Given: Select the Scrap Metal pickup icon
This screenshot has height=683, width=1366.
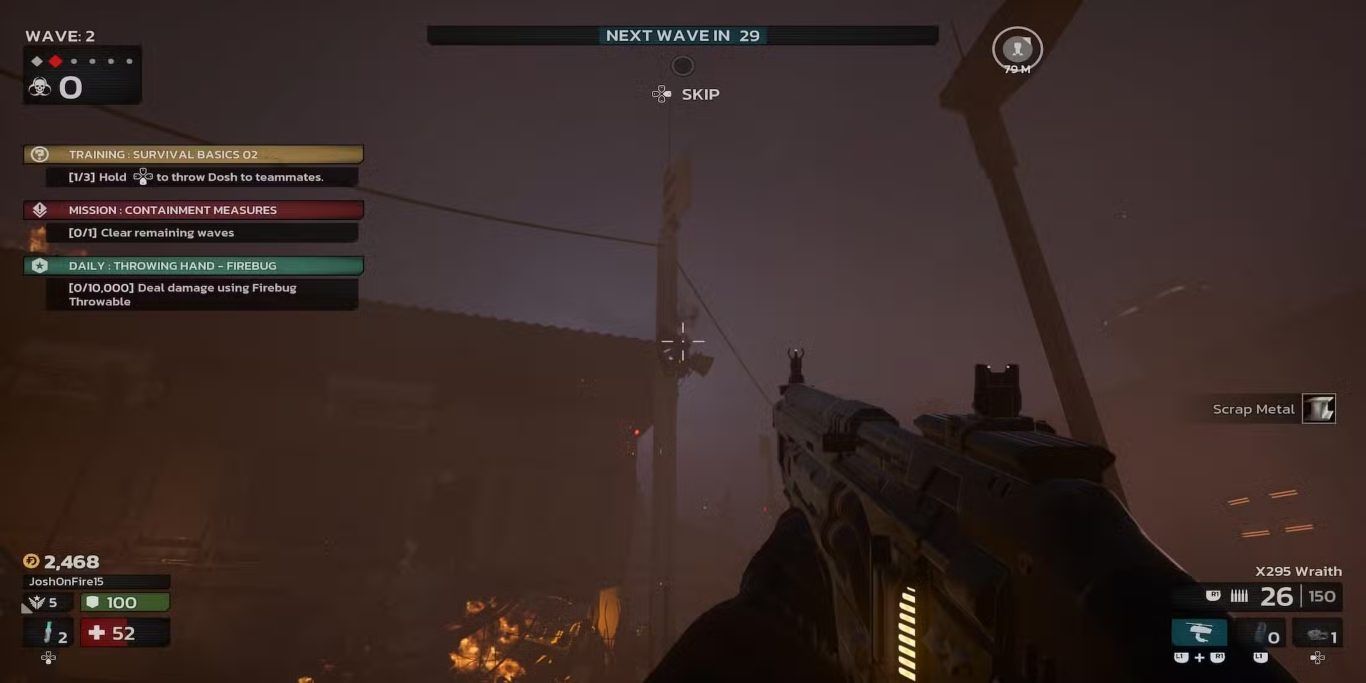Looking at the screenshot, I should point(1318,409).
